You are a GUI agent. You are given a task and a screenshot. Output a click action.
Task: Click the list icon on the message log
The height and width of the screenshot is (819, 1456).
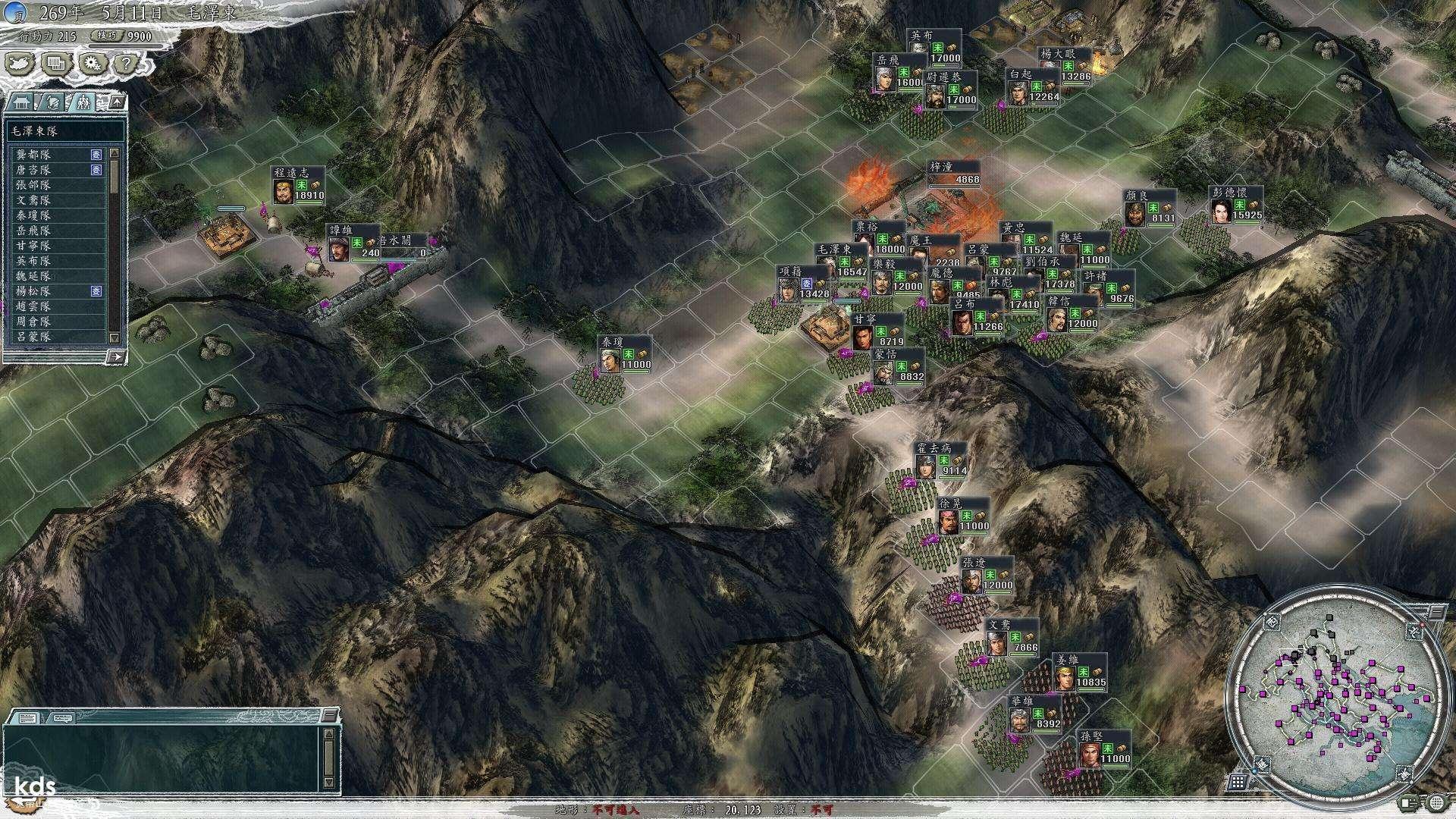[26, 717]
